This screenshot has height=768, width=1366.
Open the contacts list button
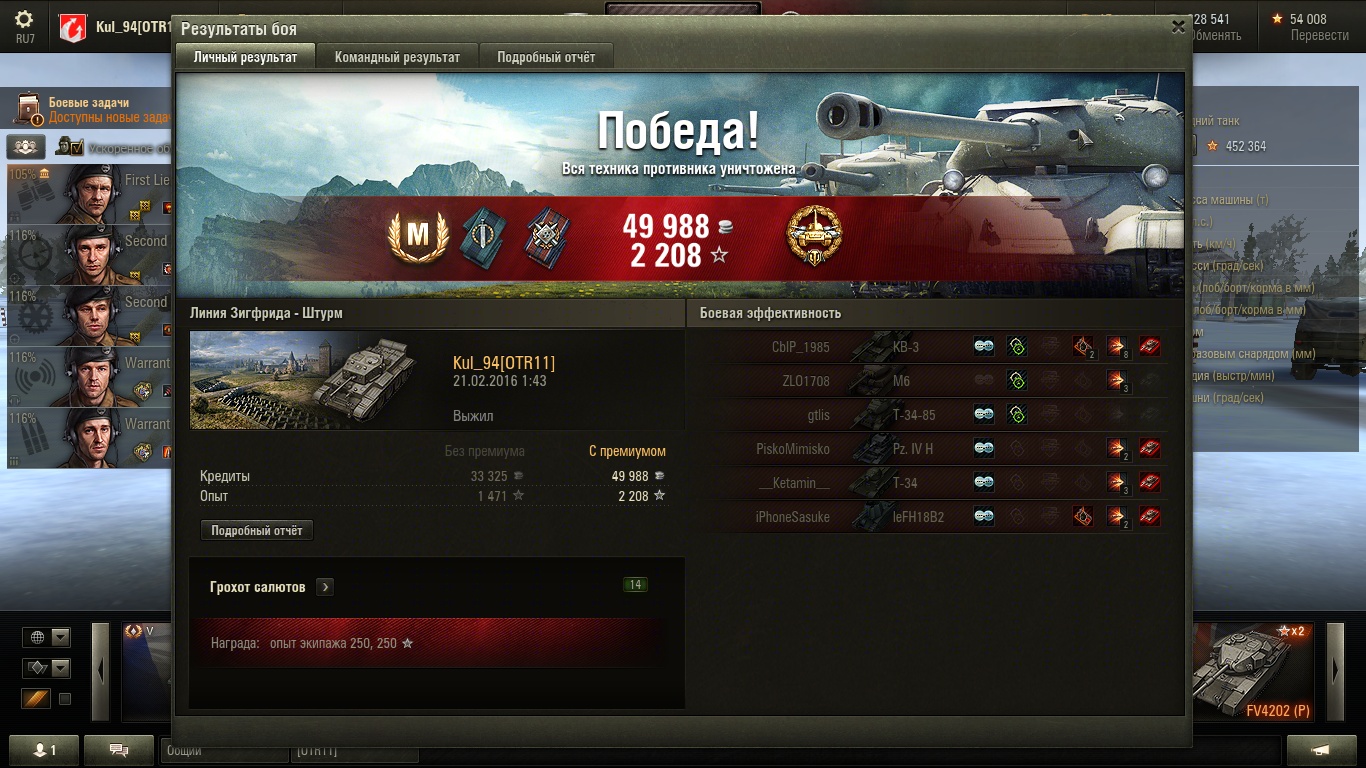pos(43,750)
